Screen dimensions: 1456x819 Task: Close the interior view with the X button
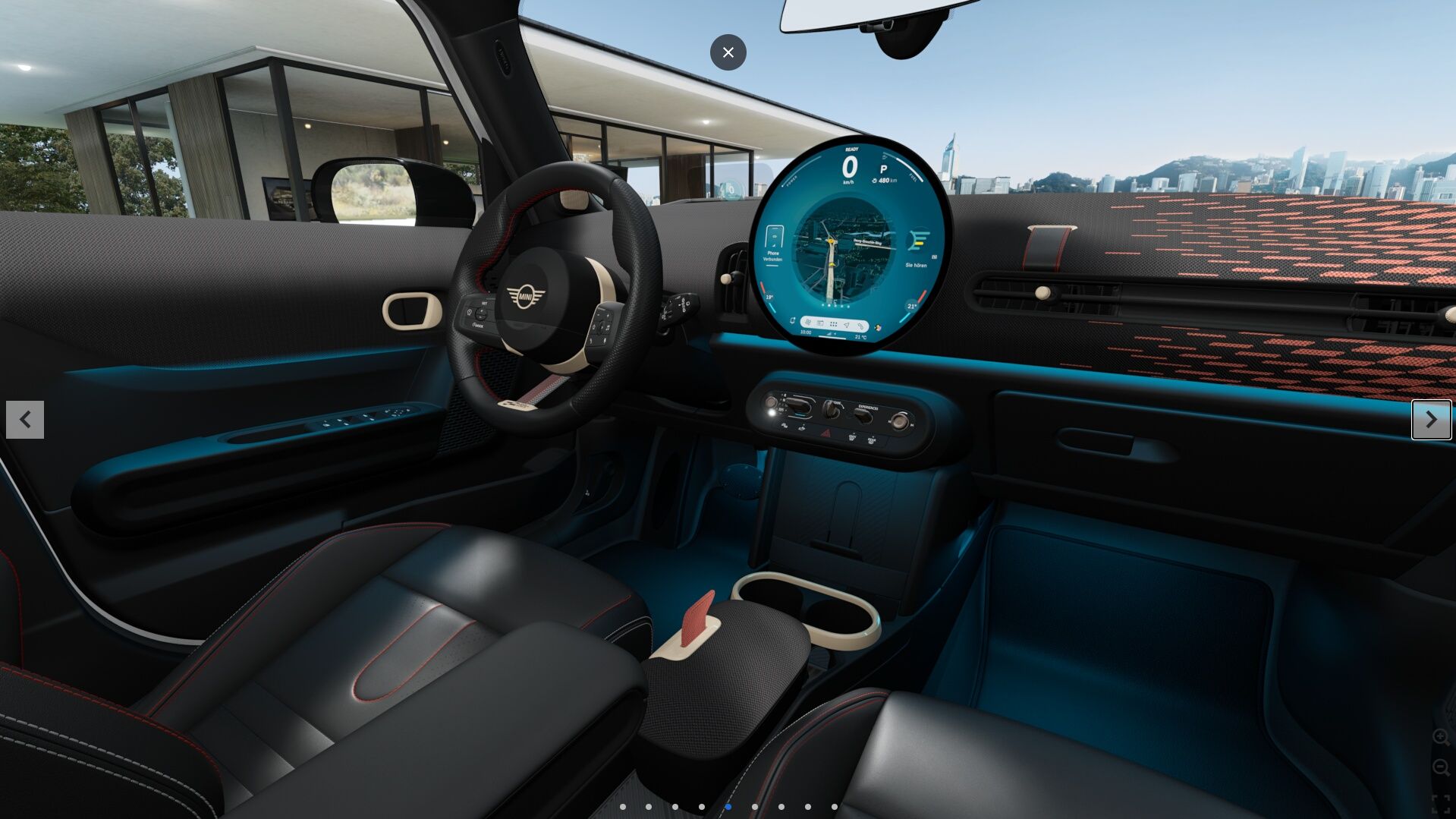click(x=728, y=52)
